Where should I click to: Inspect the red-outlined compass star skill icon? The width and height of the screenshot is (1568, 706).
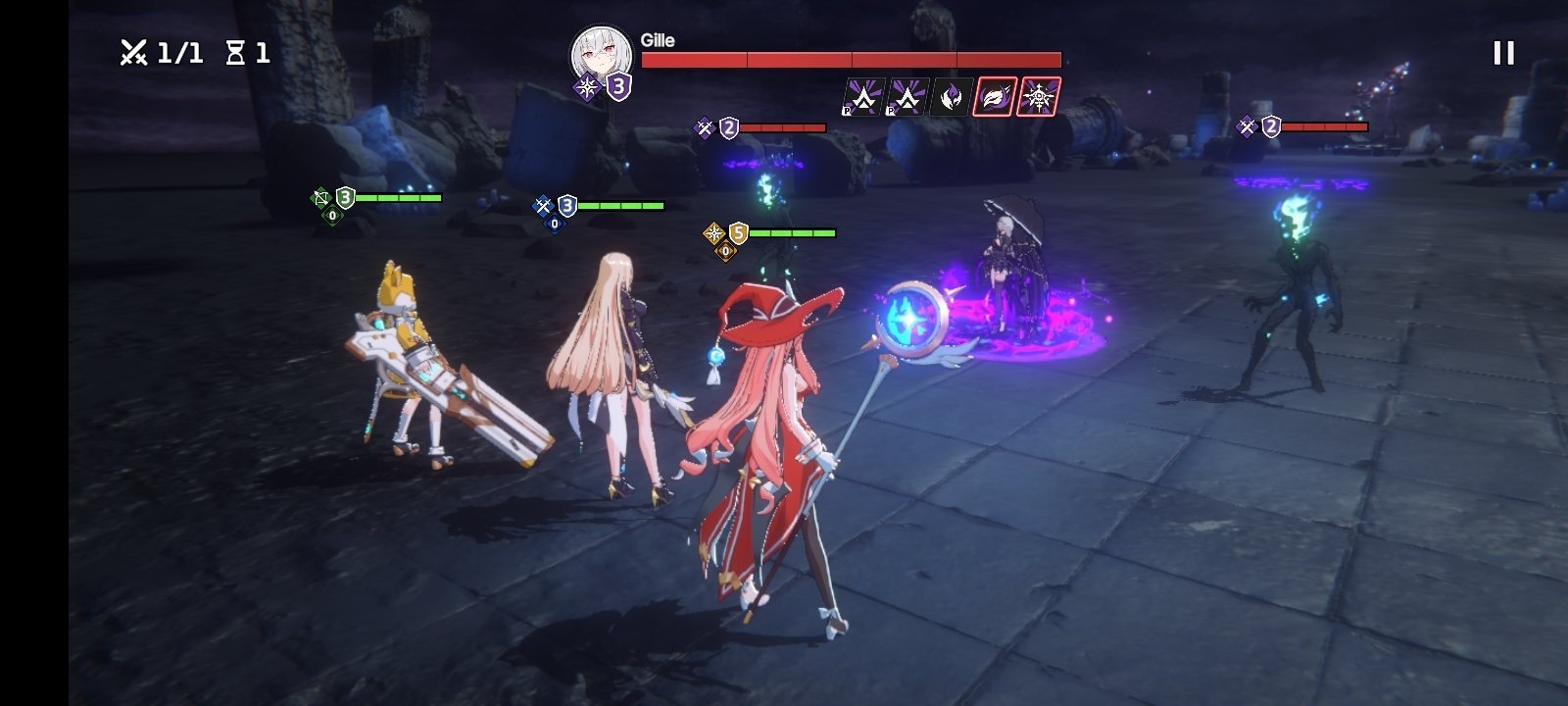click(x=1038, y=97)
